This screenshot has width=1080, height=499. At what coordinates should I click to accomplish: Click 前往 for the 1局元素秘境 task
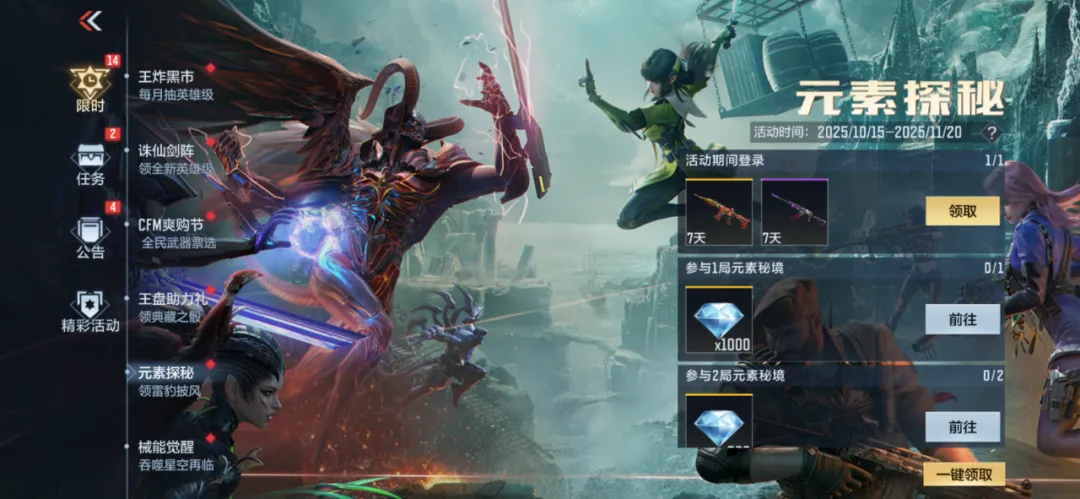tap(962, 319)
